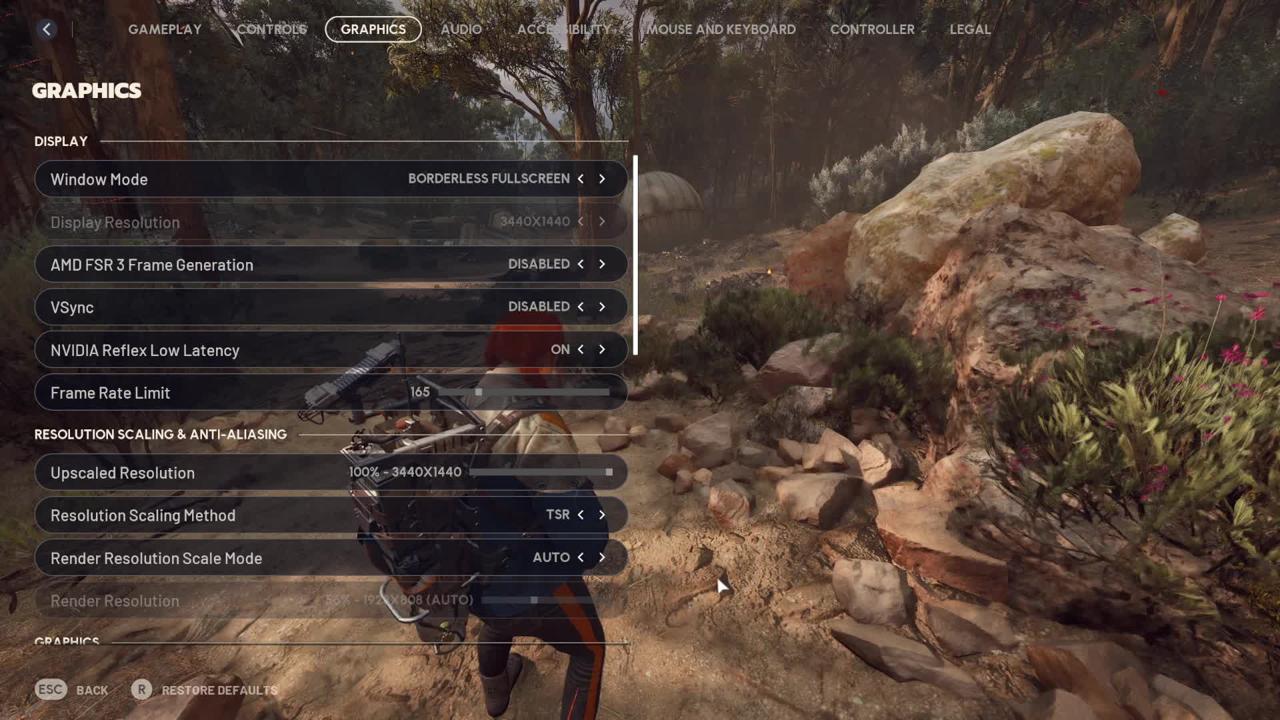Viewport: 1280px width, 720px height.
Task: Open the Controller tab
Action: click(x=872, y=29)
